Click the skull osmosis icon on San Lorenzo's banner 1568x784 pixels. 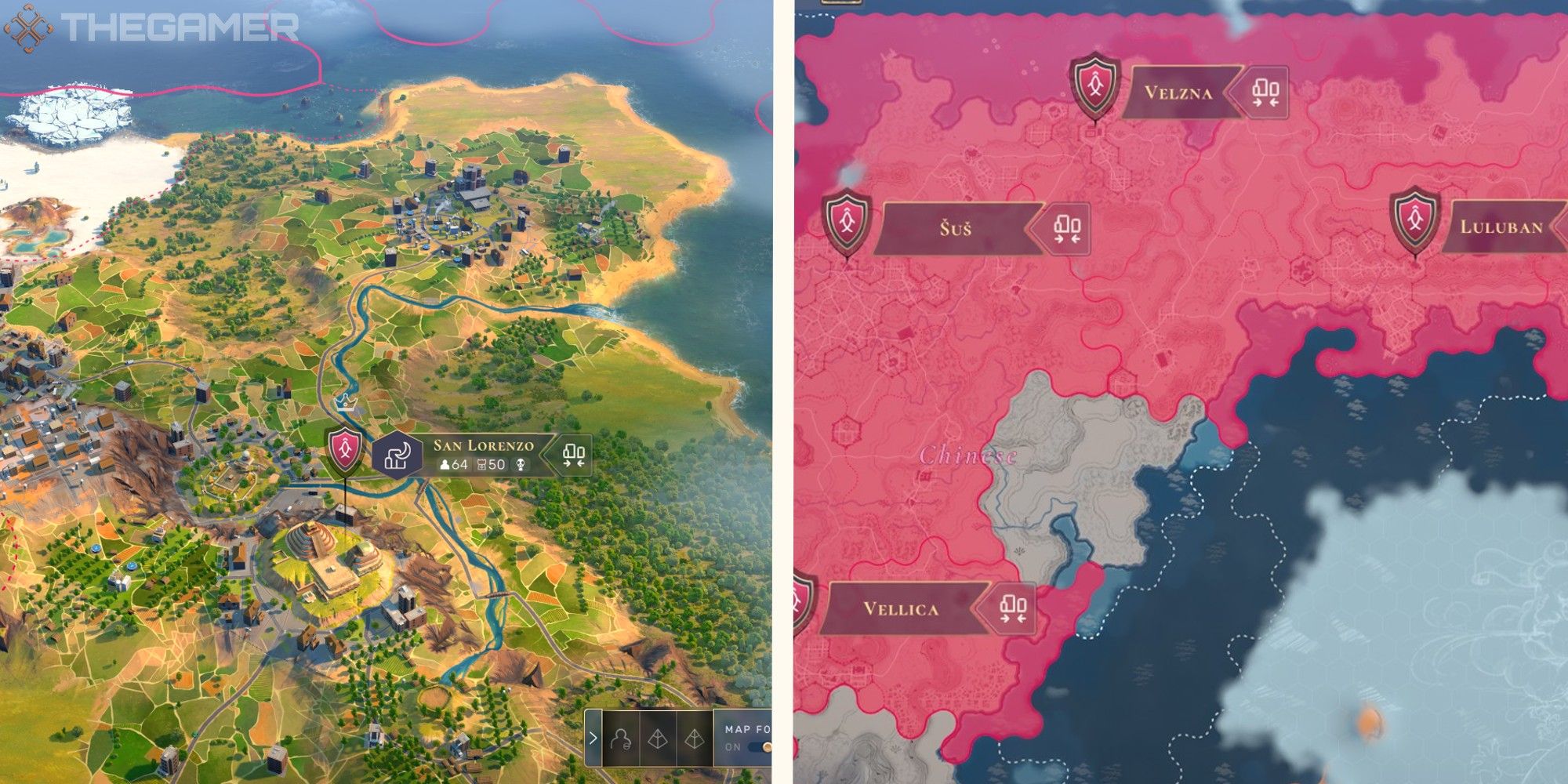coord(521,464)
